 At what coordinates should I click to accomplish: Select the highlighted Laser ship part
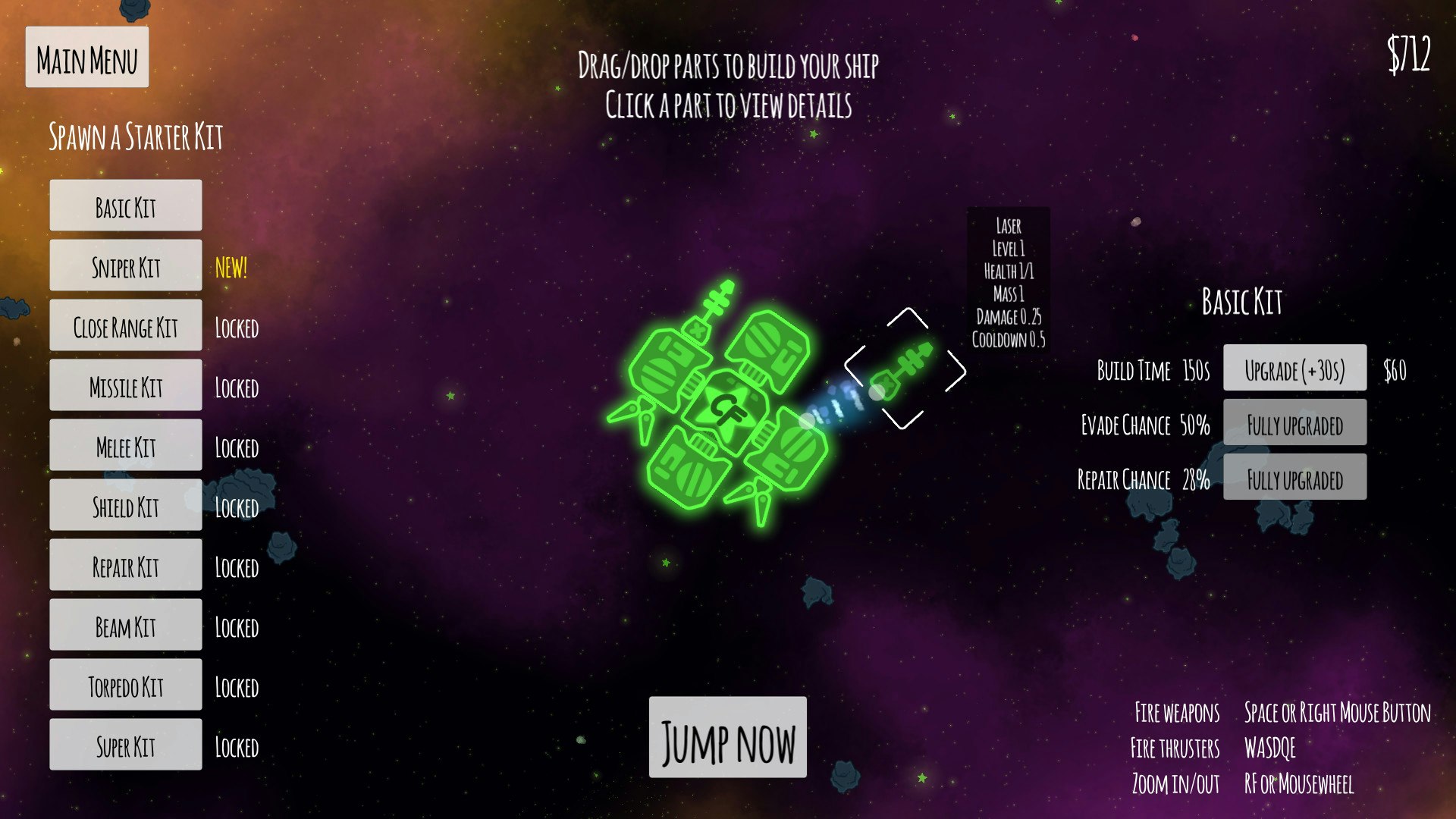click(x=903, y=369)
